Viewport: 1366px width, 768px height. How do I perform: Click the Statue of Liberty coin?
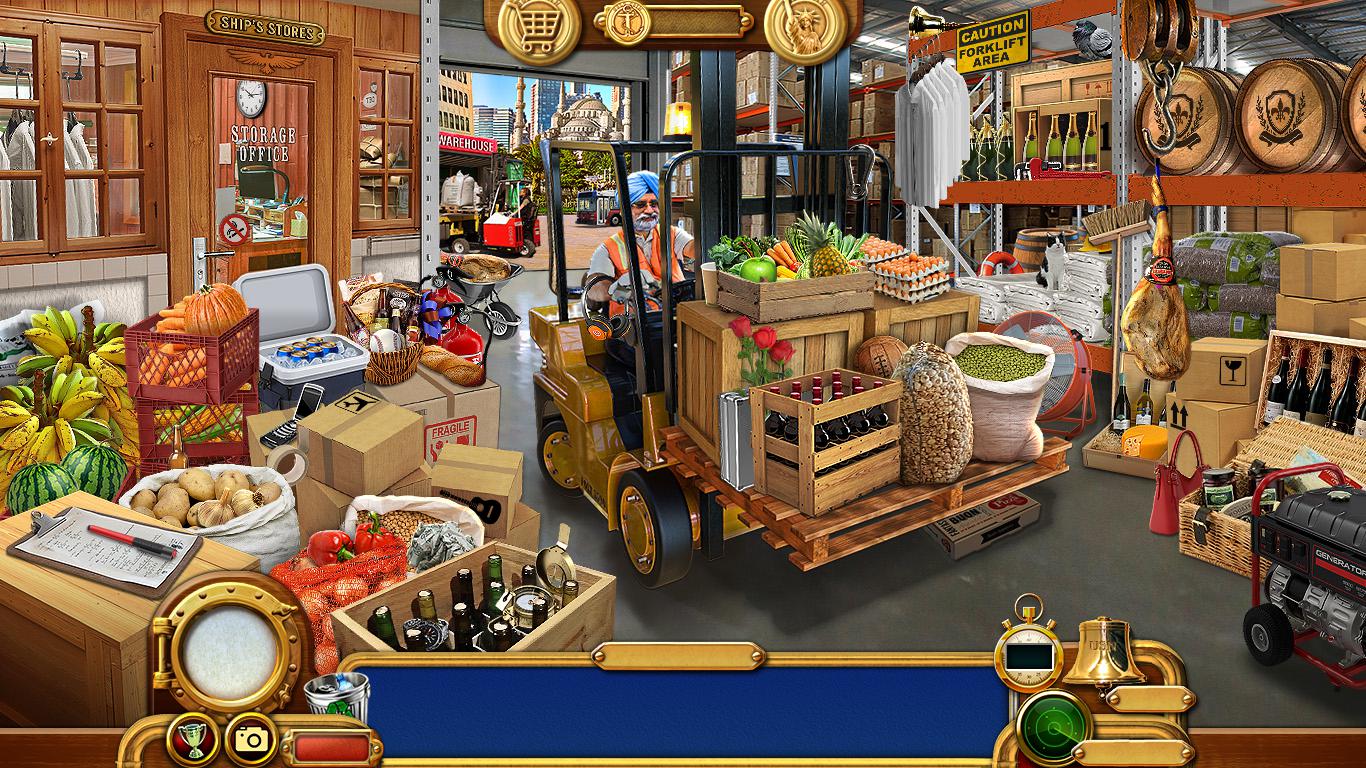806,27
